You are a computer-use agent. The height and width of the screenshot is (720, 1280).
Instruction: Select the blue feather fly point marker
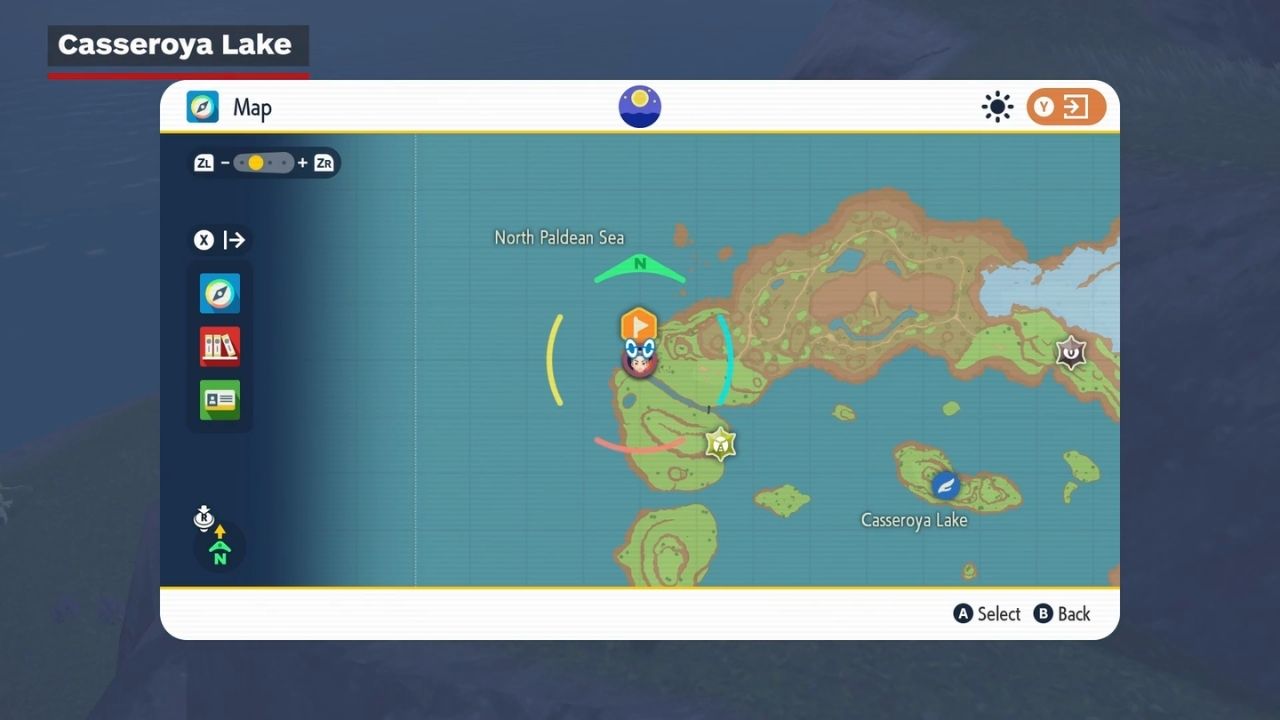[x=945, y=486]
